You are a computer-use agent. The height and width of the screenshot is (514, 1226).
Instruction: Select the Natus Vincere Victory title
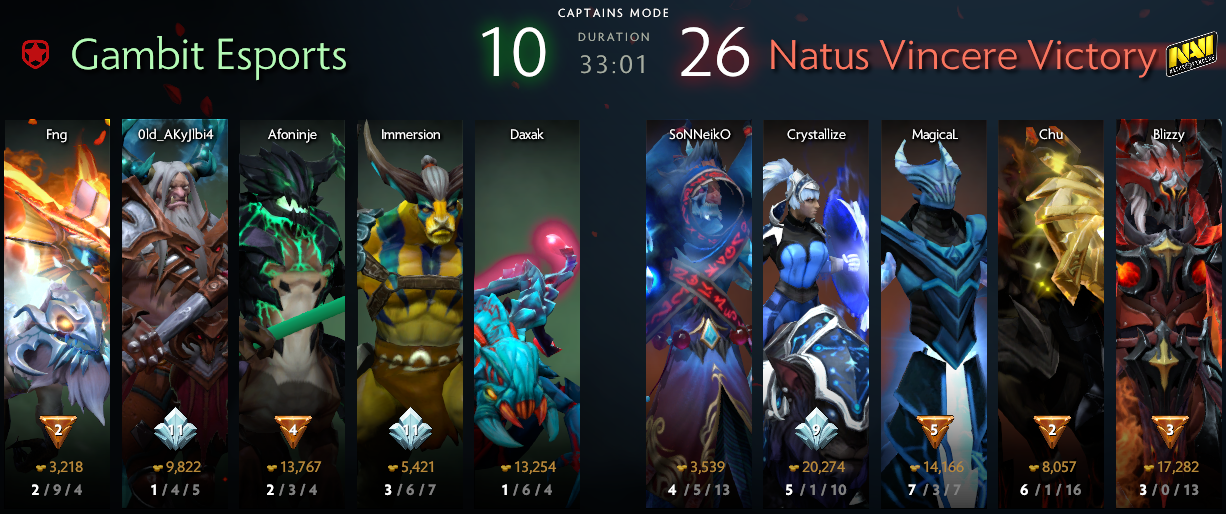click(x=961, y=56)
